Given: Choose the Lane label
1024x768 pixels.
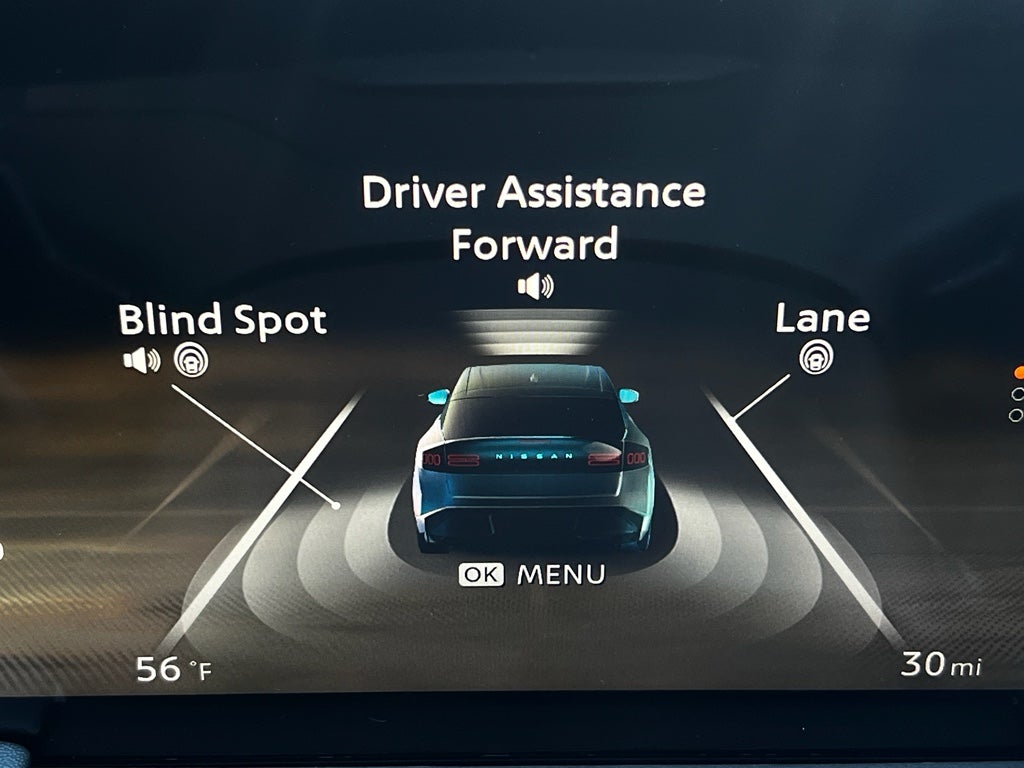Looking at the screenshot, I should coord(822,319).
